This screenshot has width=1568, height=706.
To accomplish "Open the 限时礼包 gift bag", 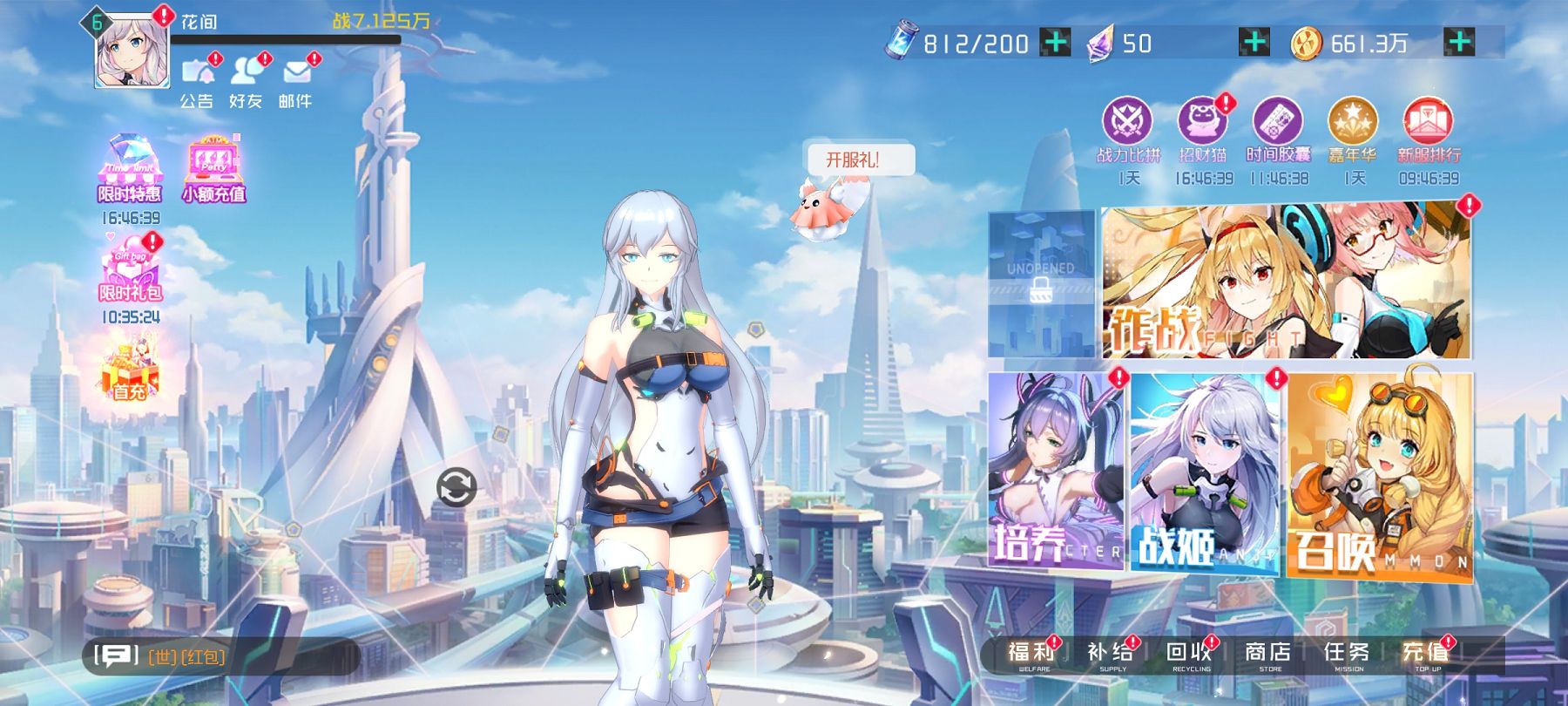I will (x=129, y=272).
